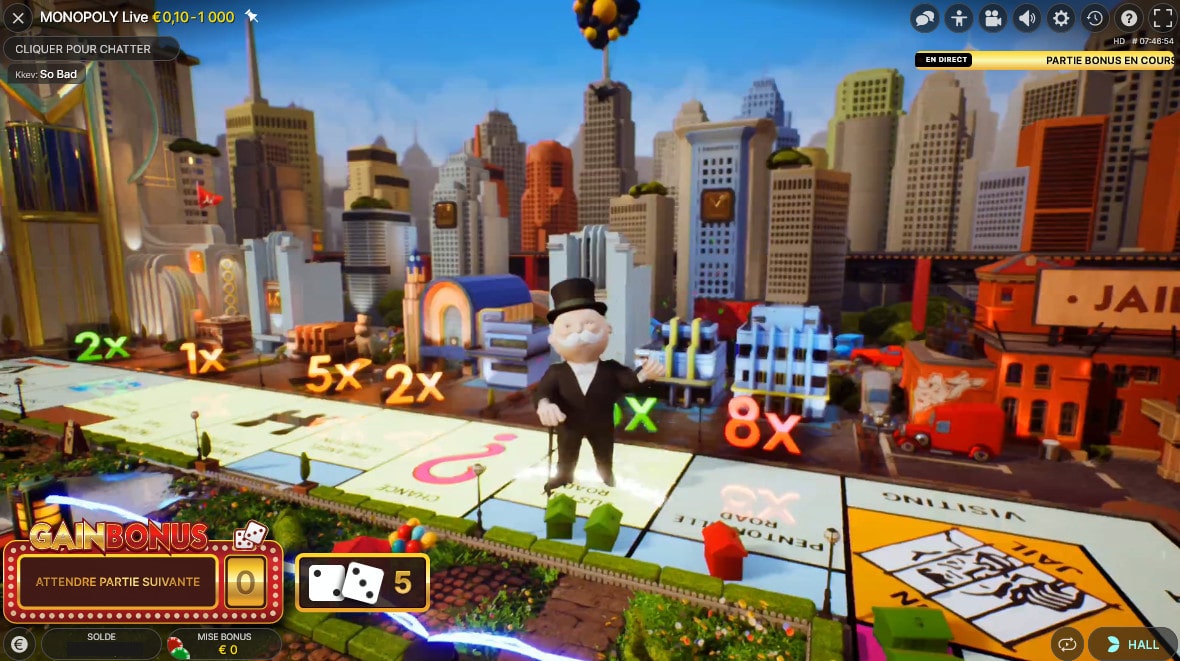Show the game history clock icon
Viewport: 1180px width, 661px height.
[1095, 18]
